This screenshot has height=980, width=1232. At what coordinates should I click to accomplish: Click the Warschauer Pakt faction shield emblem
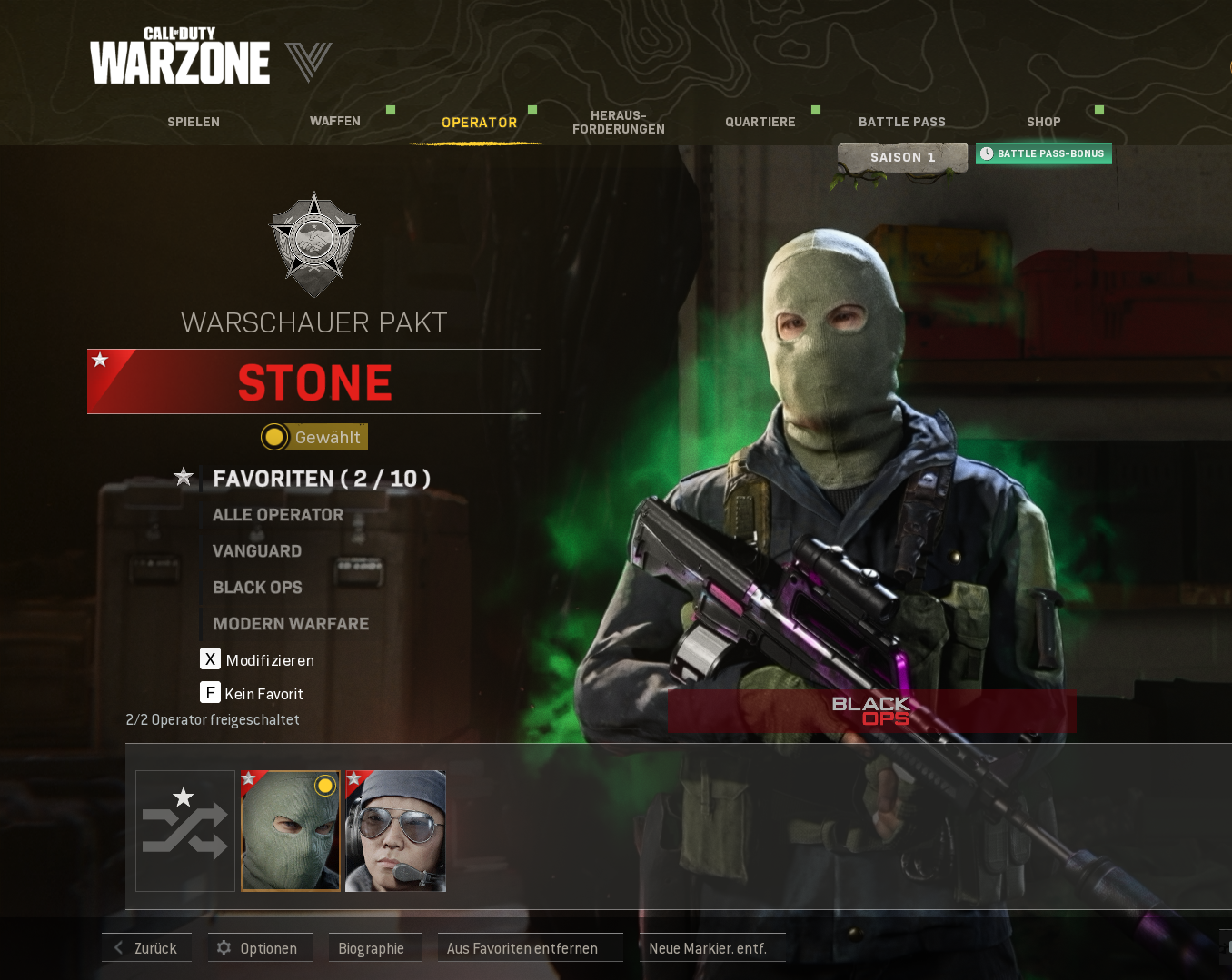(313, 243)
